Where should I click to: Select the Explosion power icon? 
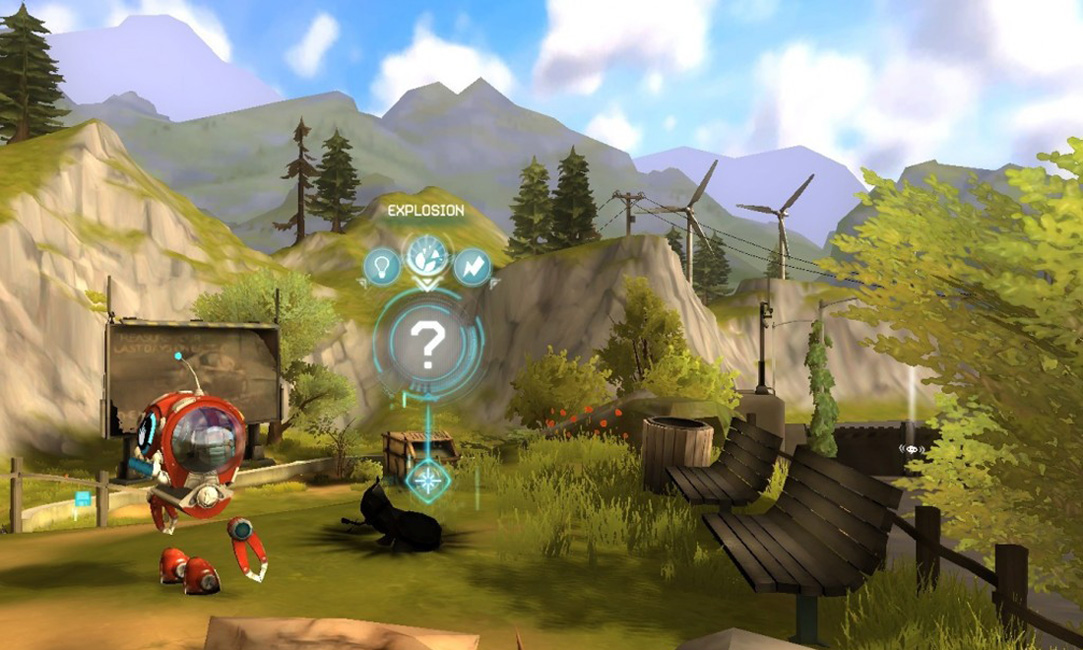coord(428,257)
